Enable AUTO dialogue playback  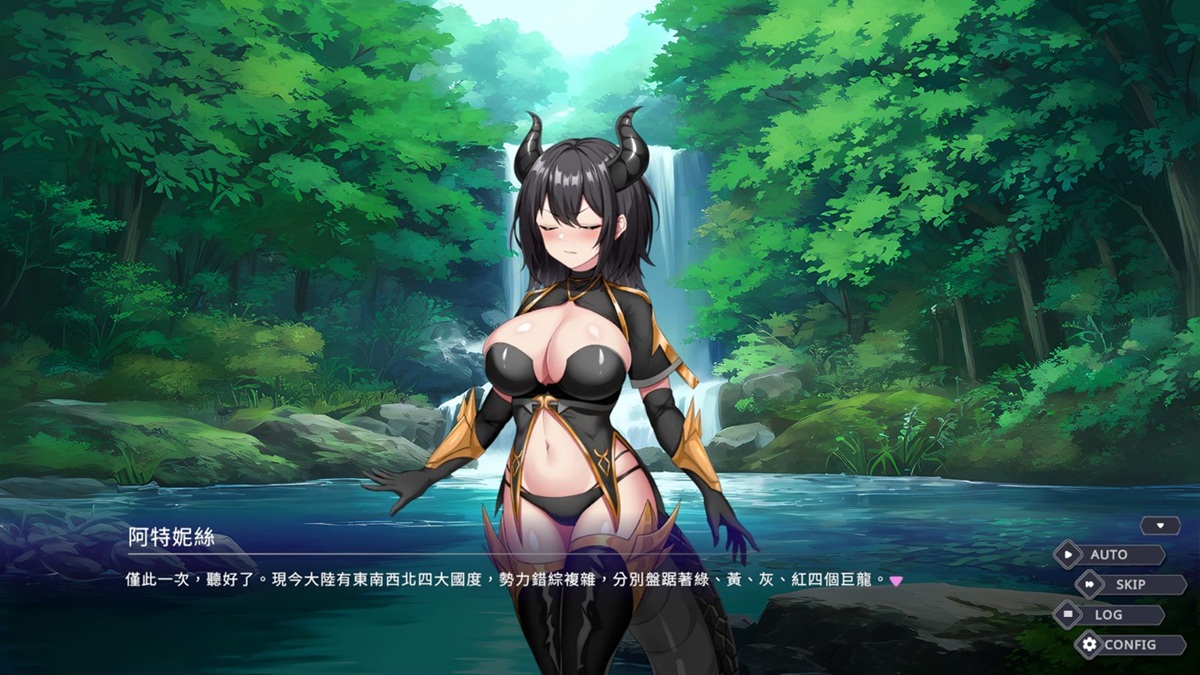tap(1108, 554)
